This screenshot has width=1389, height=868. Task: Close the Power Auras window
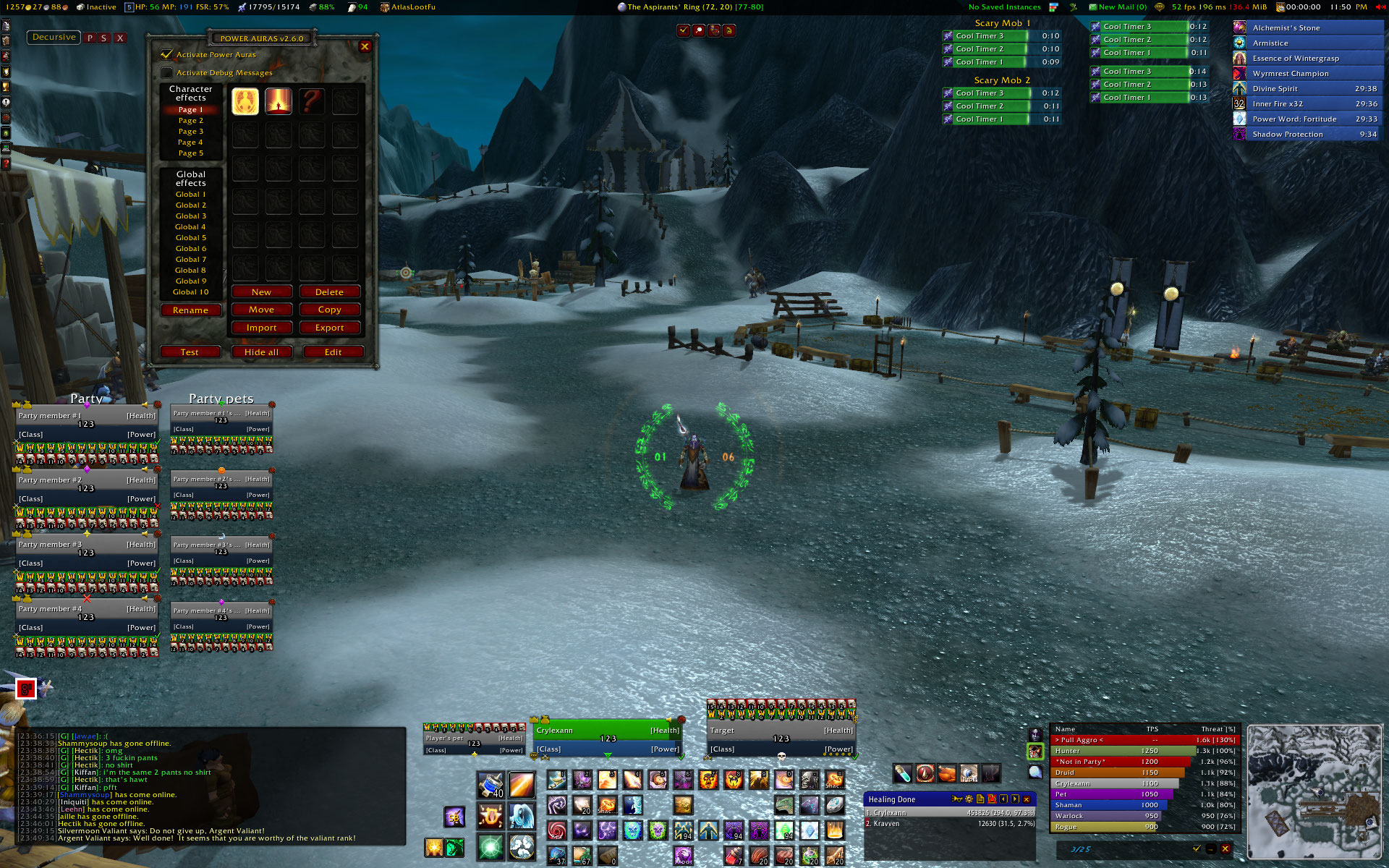point(365,46)
